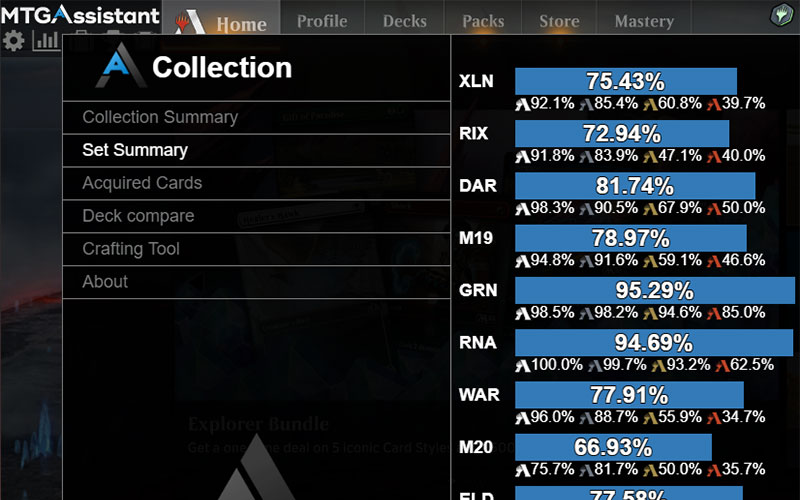The image size is (800, 500).
Task: Click the DAR set completion bar
Action: pyautogui.click(x=635, y=186)
